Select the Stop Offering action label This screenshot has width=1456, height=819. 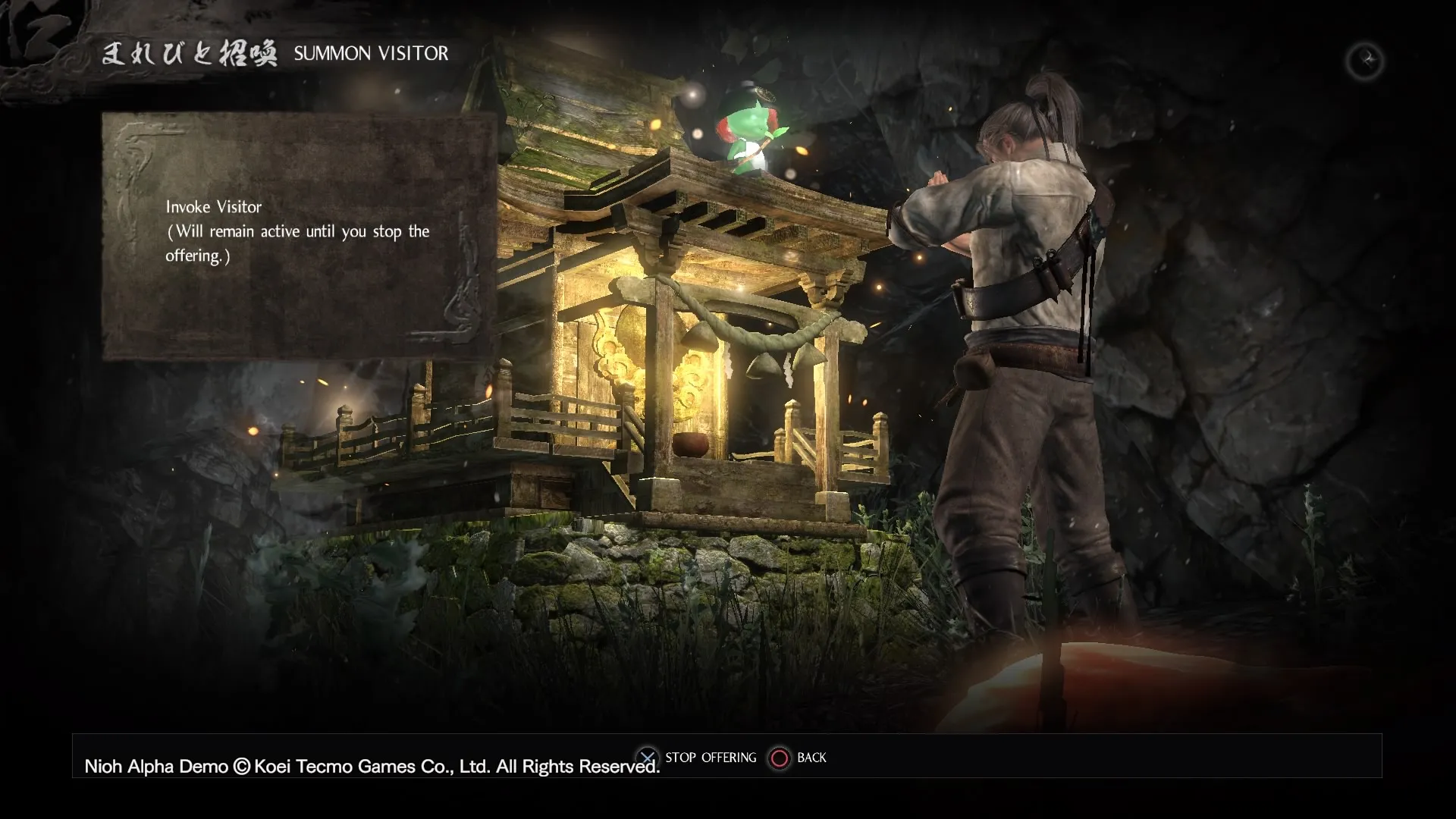coord(710,758)
